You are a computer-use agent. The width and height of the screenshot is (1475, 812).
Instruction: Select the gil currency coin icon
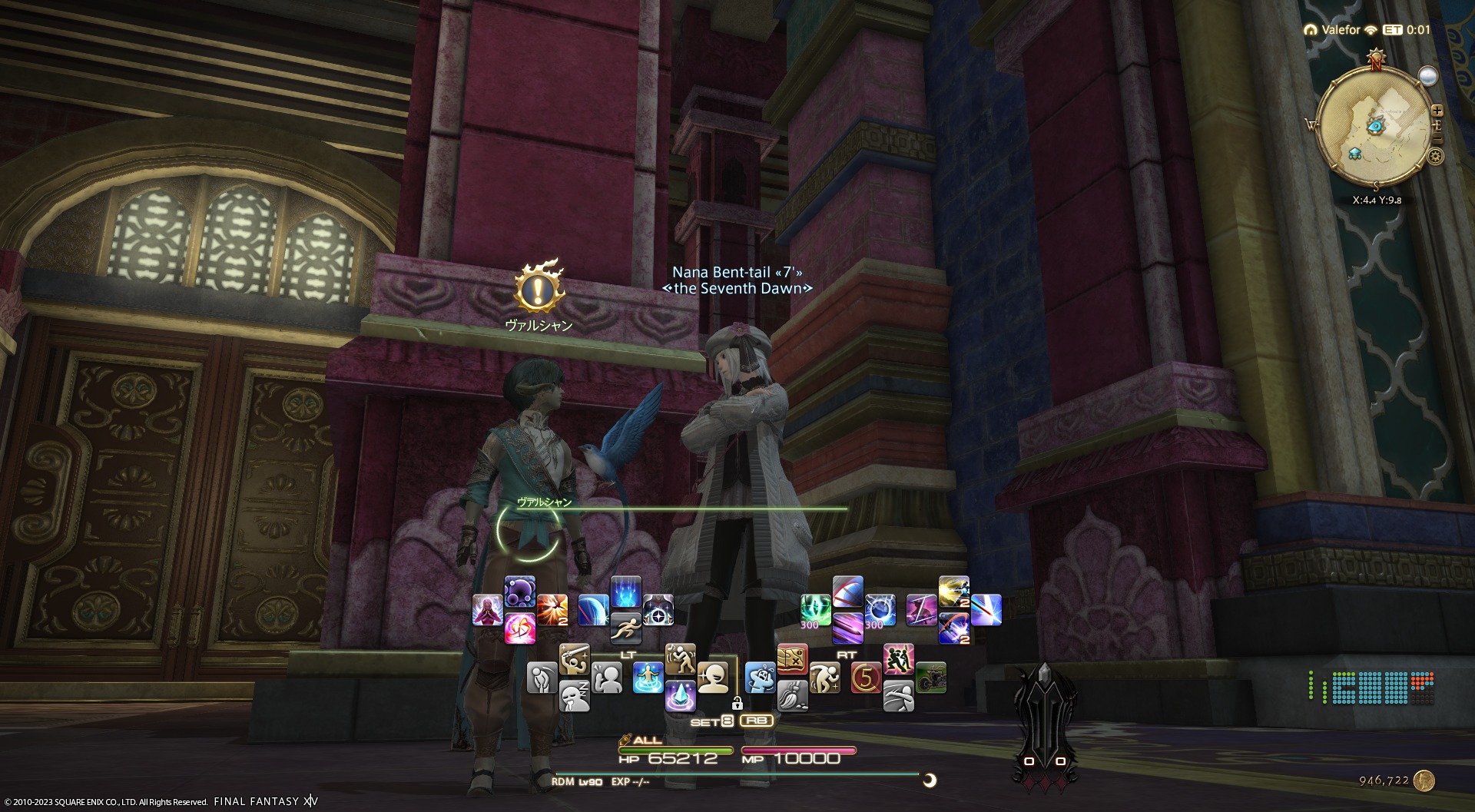1424,781
